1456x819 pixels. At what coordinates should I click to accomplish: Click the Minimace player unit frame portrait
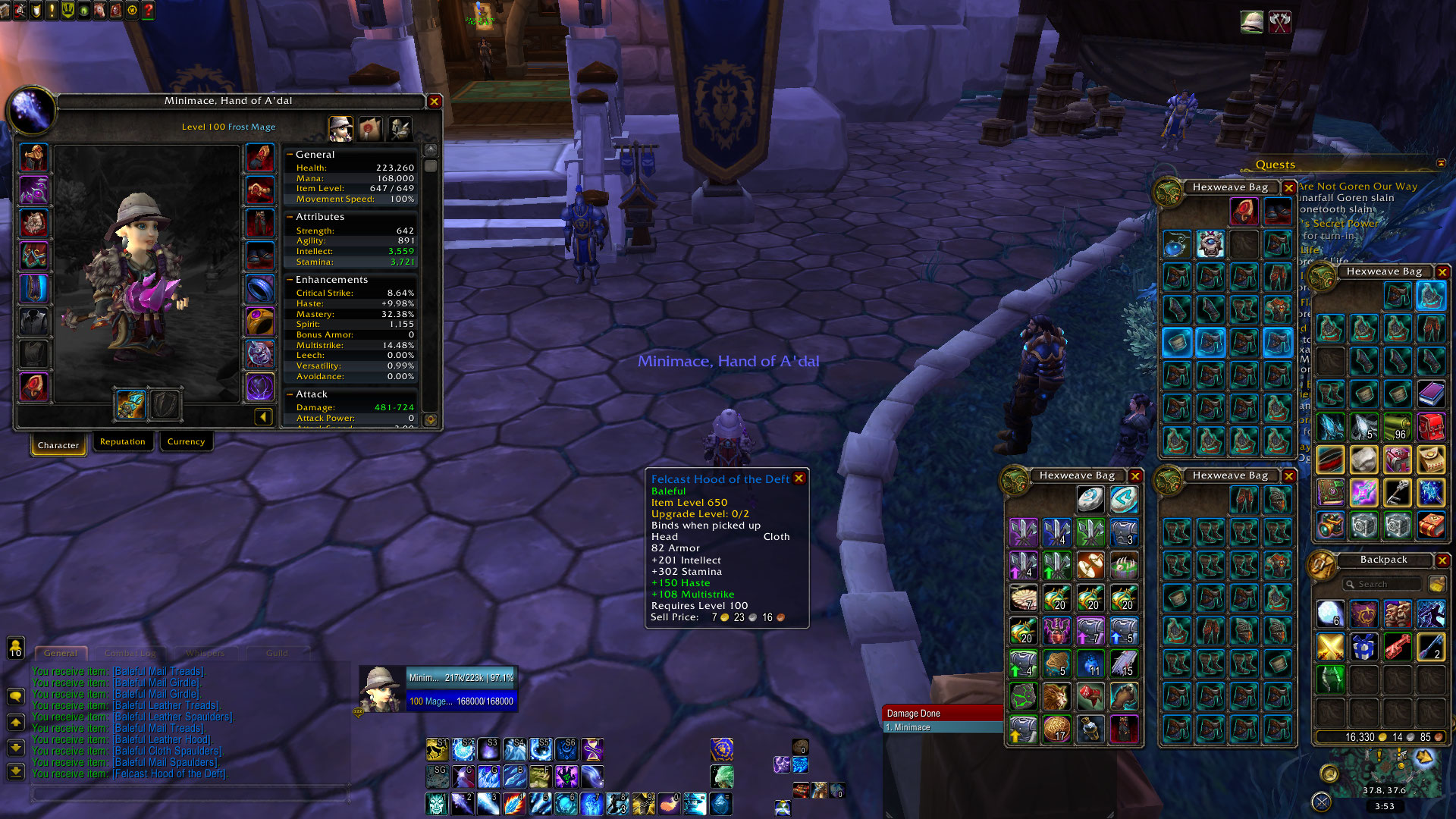(381, 689)
